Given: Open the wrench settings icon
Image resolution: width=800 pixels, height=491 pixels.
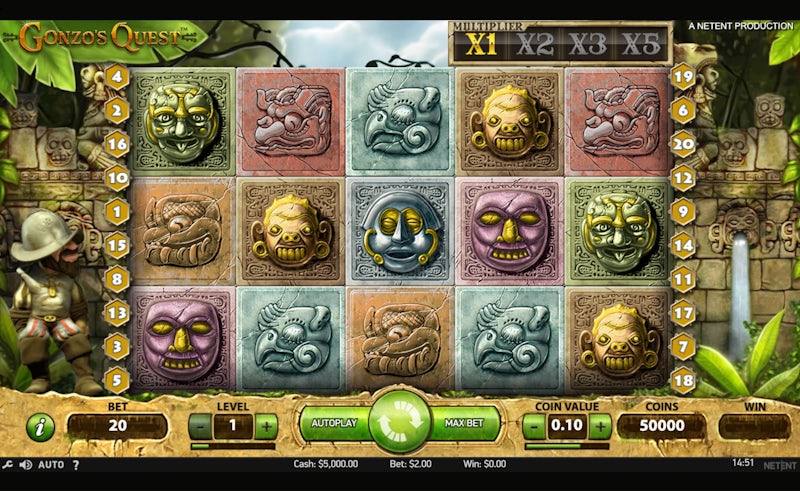Looking at the screenshot, I should click(x=8, y=464).
